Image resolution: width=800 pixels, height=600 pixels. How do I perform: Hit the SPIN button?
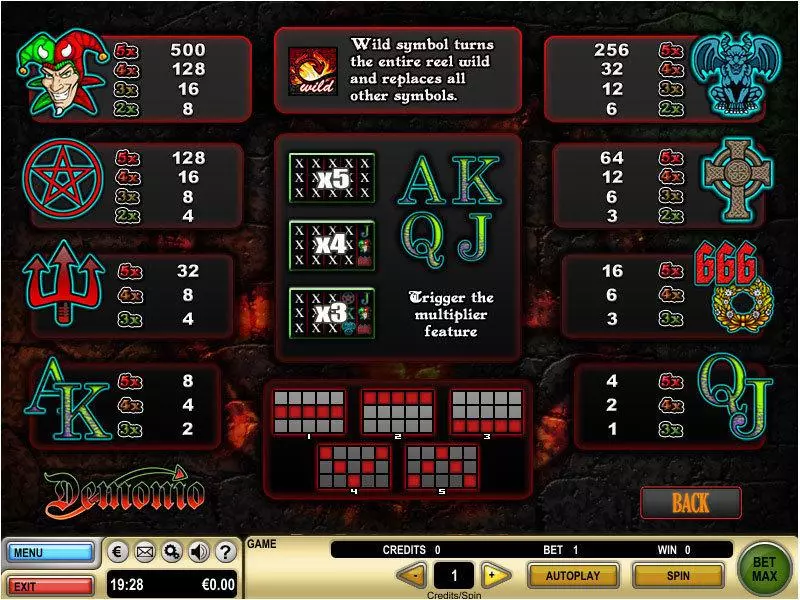(x=677, y=575)
